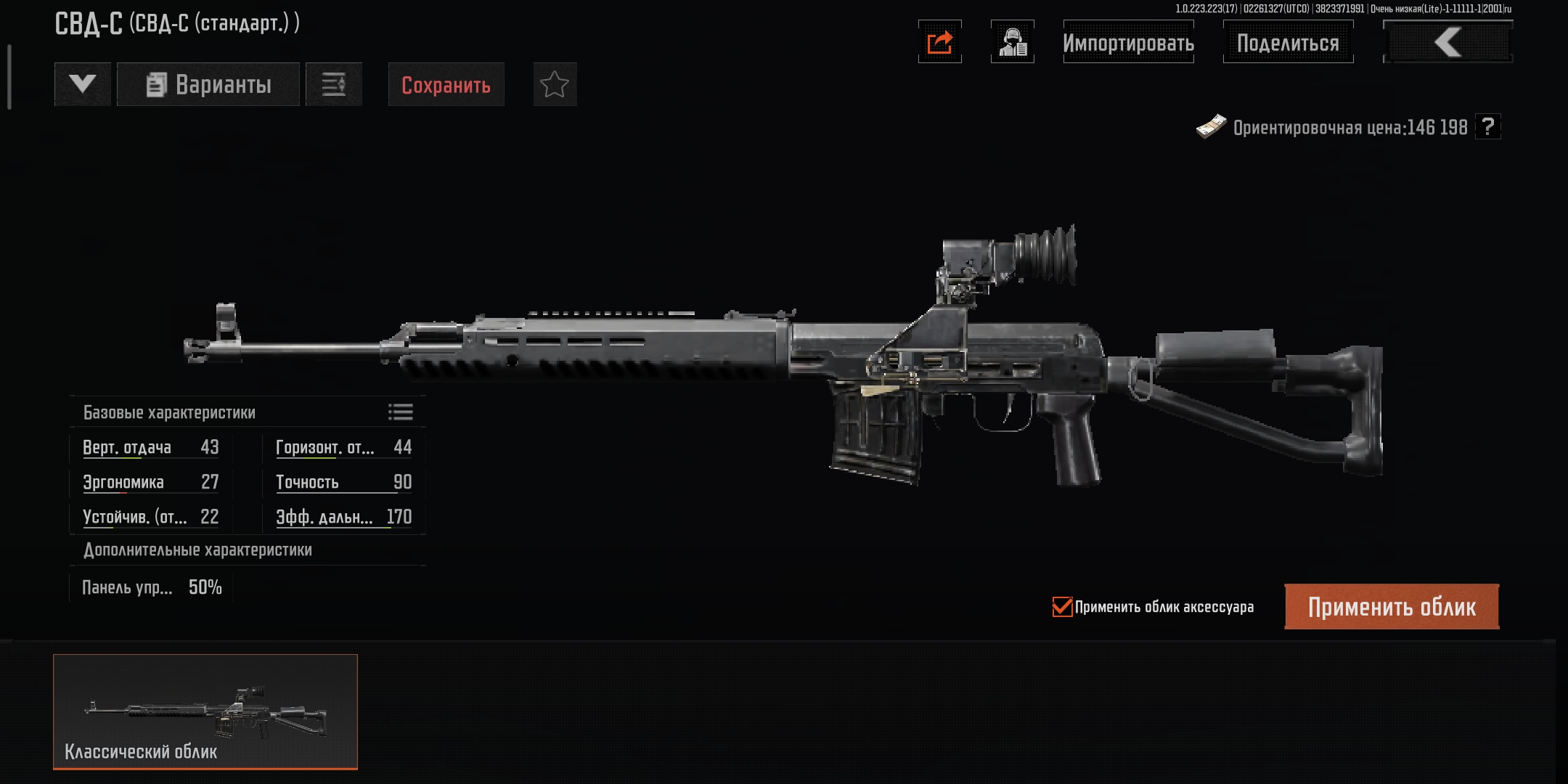Go back using the left arrow button
The image size is (1568, 784).
(1447, 42)
